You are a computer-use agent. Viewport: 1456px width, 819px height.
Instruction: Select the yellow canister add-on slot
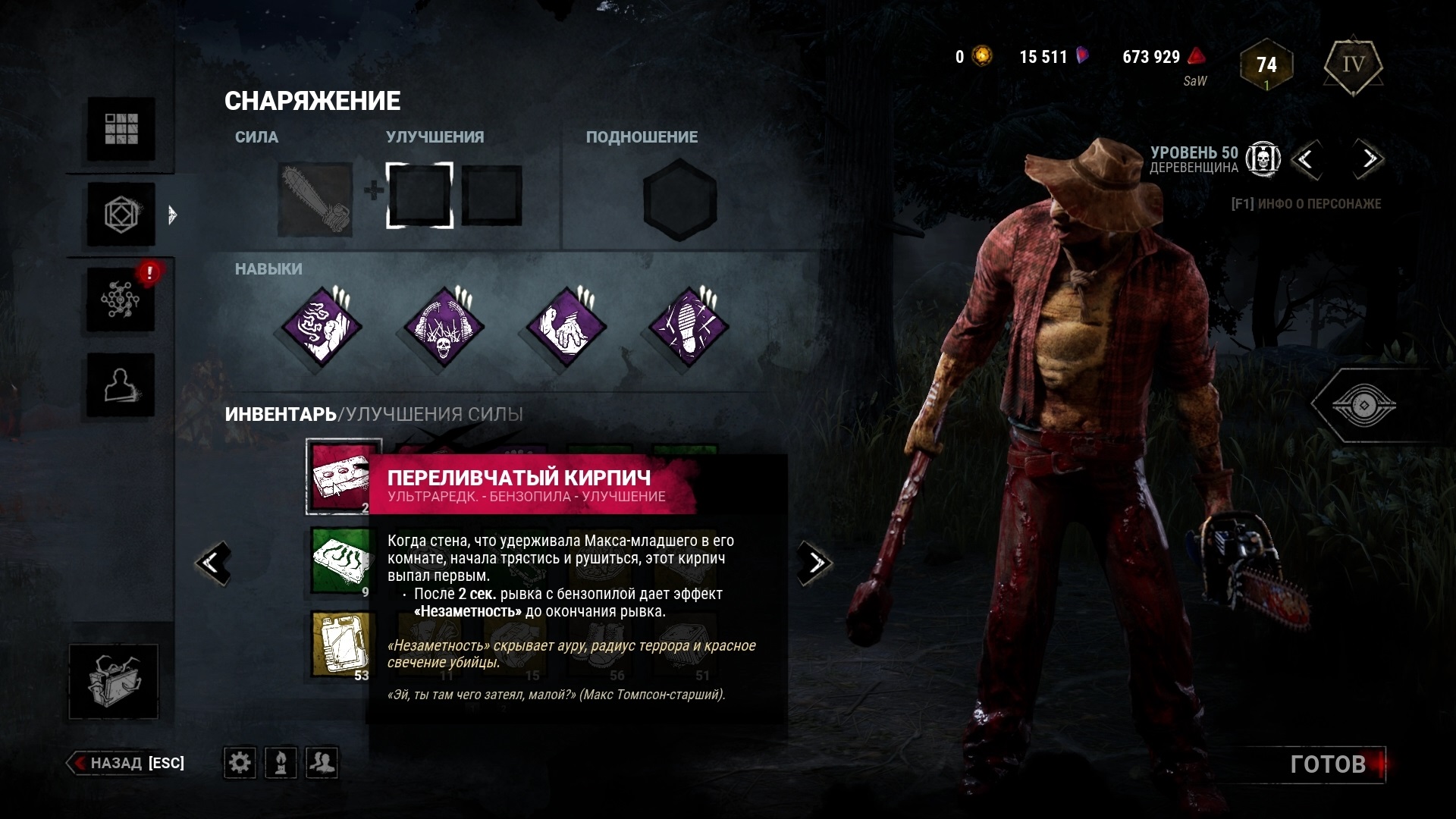coord(340,645)
